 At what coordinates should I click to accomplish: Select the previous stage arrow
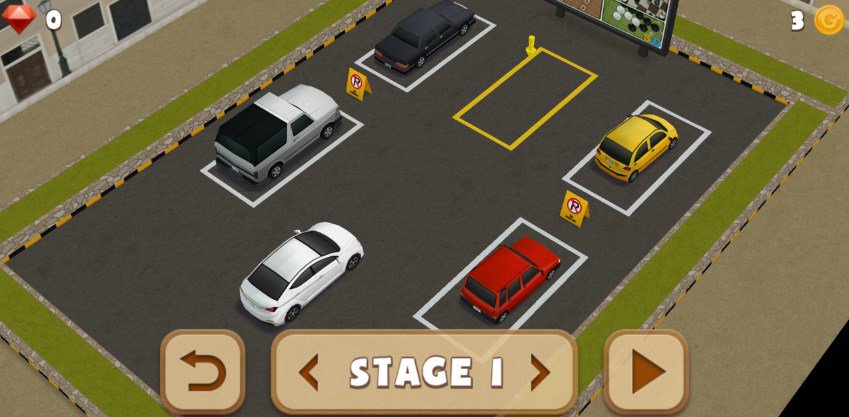point(309,373)
